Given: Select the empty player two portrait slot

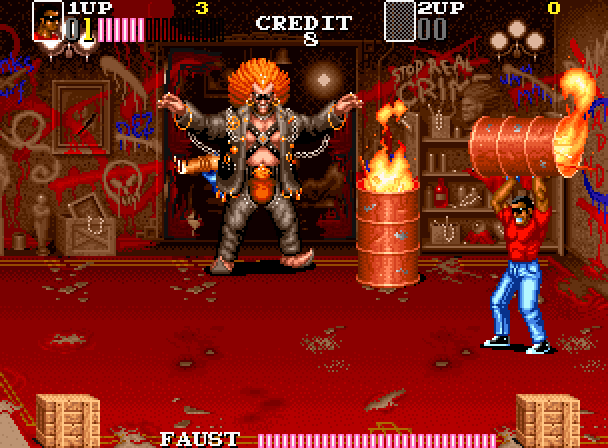Looking at the screenshot, I should tap(399, 21).
